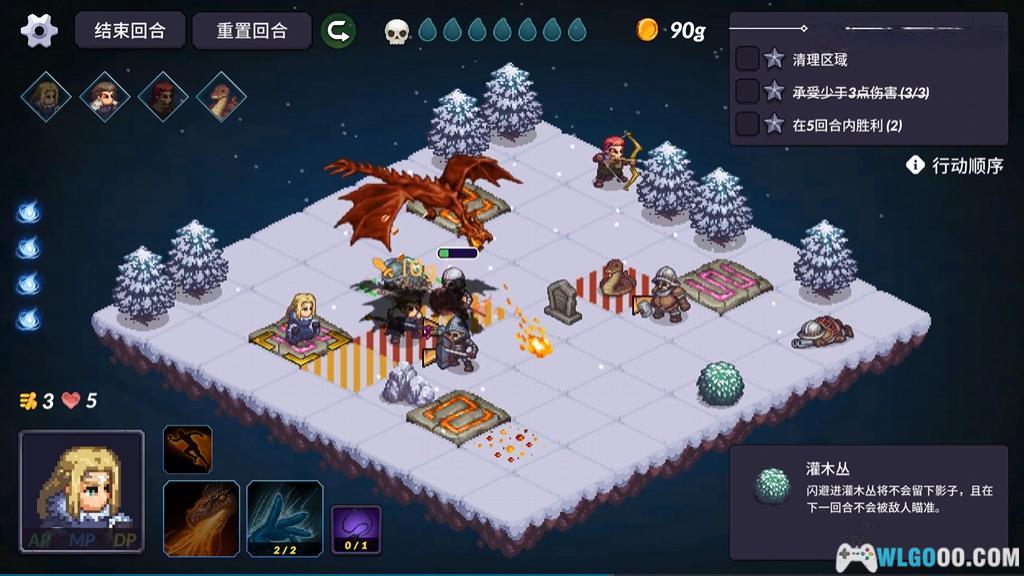The width and height of the screenshot is (1024, 576).
Task: Activate the dragon fire breath ability
Action: click(x=201, y=518)
